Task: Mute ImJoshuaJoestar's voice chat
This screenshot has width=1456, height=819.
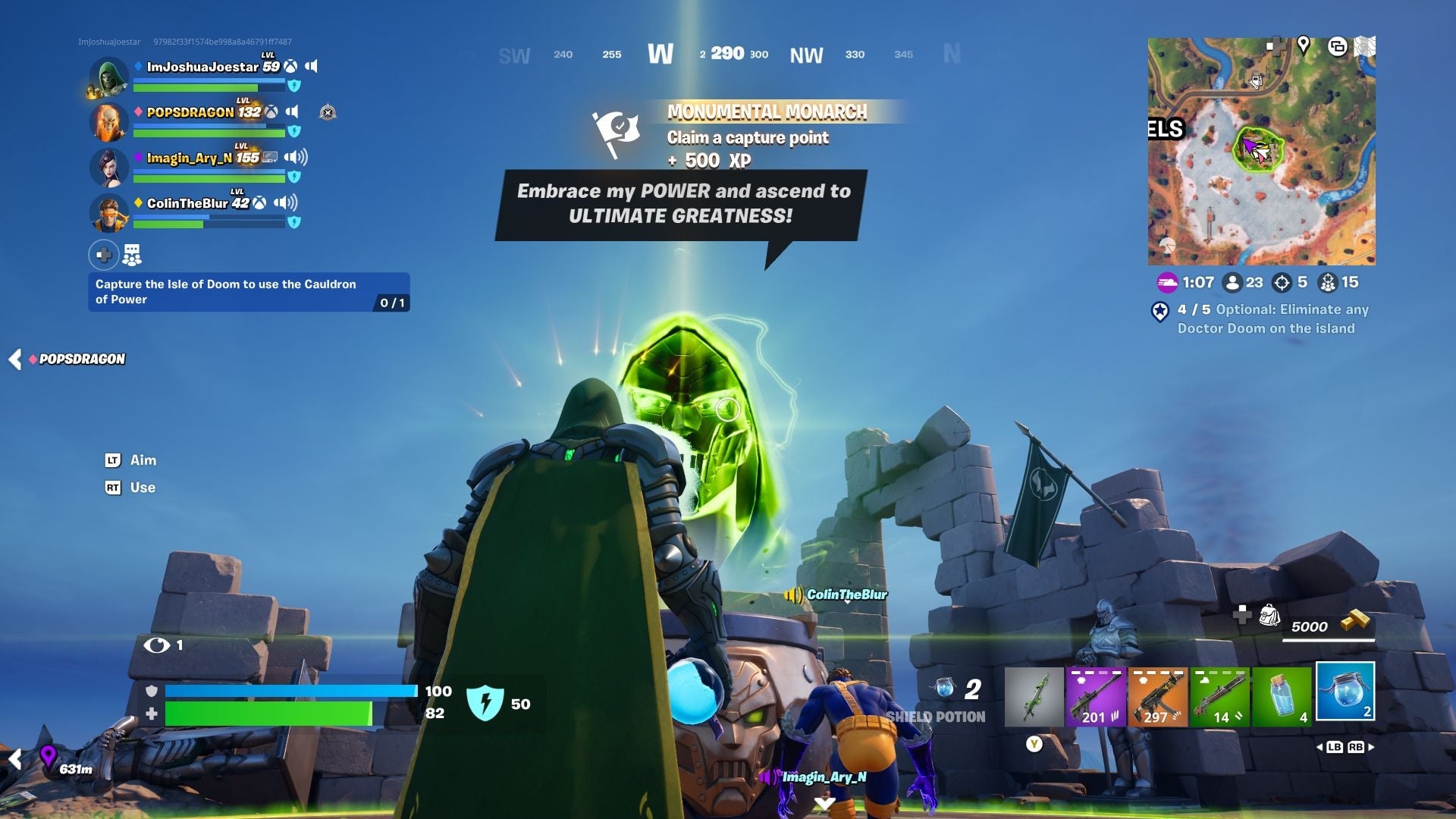Action: coord(312,66)
